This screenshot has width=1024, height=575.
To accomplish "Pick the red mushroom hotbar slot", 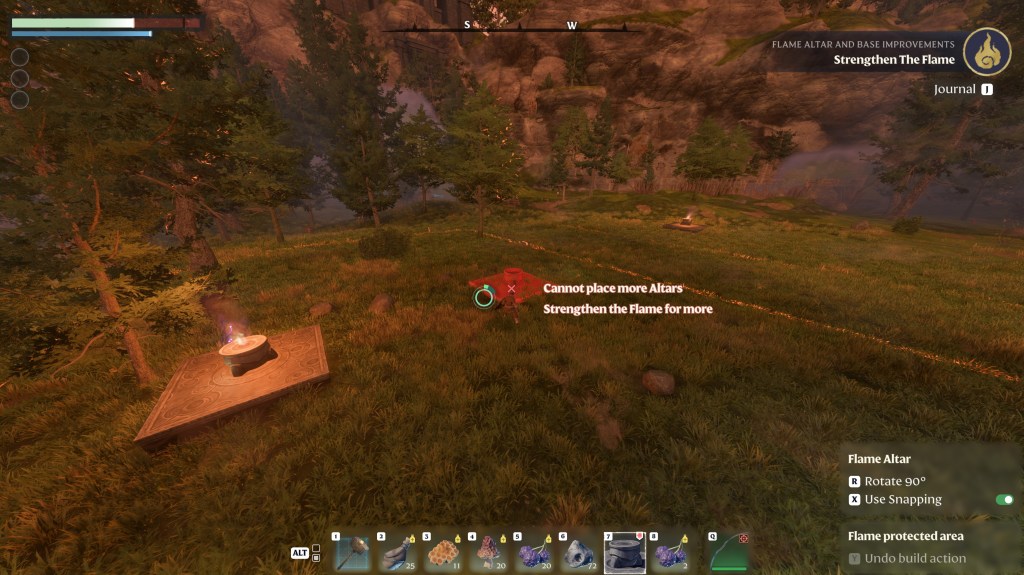I will point(488,553).
